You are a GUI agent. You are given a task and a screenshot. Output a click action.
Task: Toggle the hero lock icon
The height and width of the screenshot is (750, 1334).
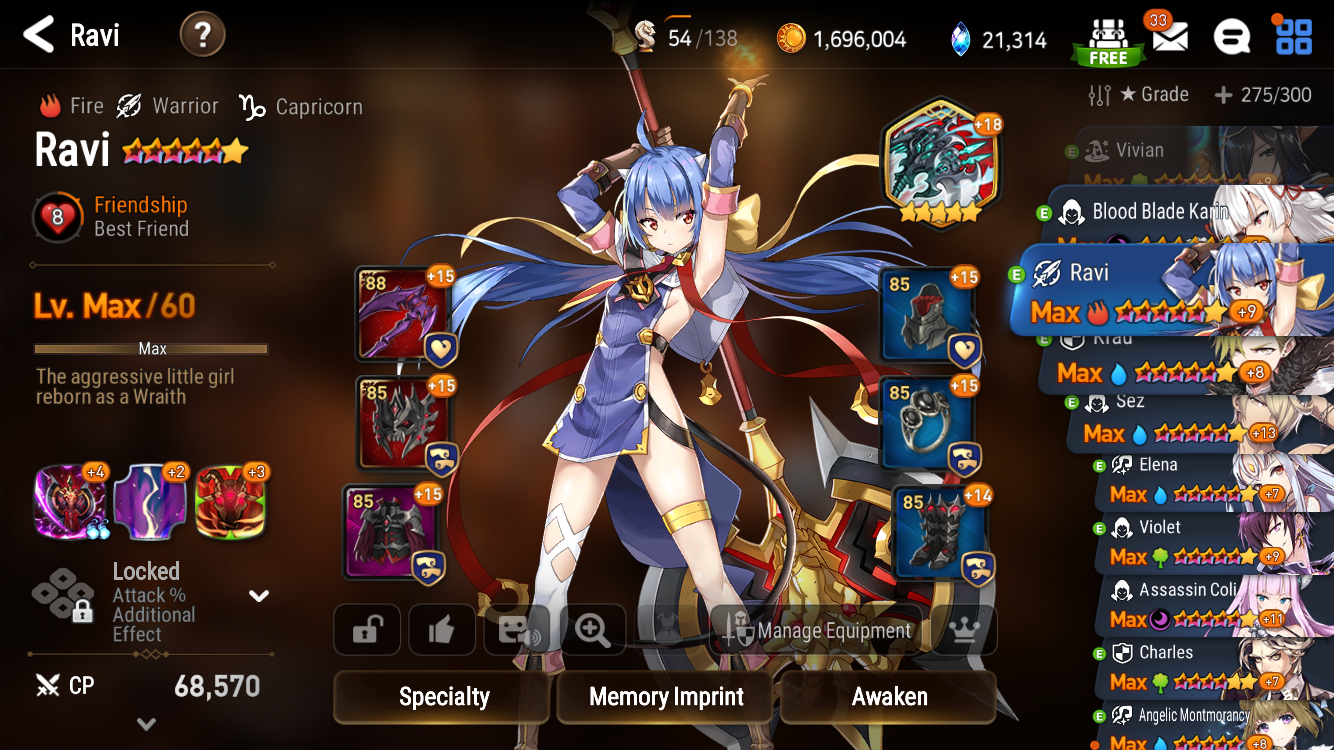coord(366,629)
